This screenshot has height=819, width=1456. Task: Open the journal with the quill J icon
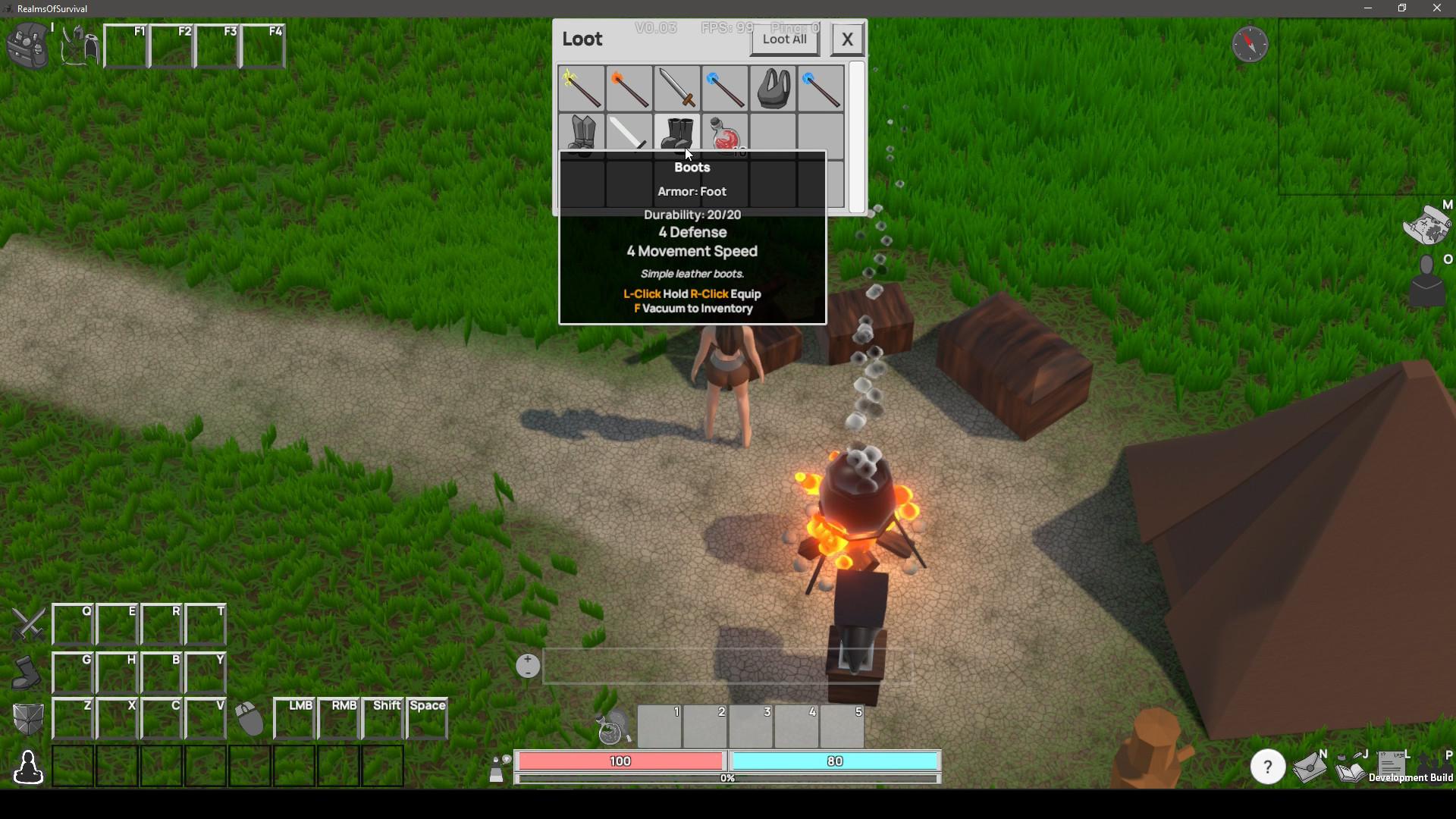(1350, 767)
